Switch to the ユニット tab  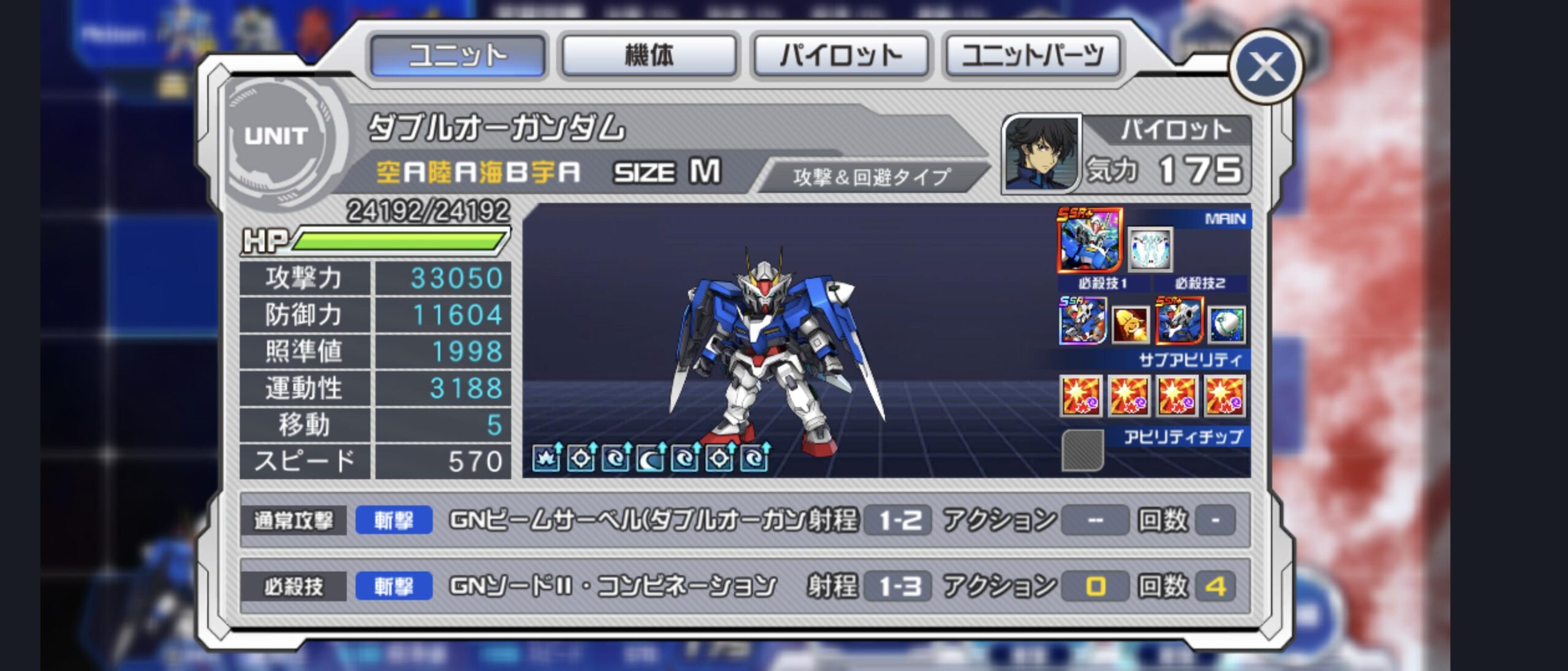coord(458,56)
